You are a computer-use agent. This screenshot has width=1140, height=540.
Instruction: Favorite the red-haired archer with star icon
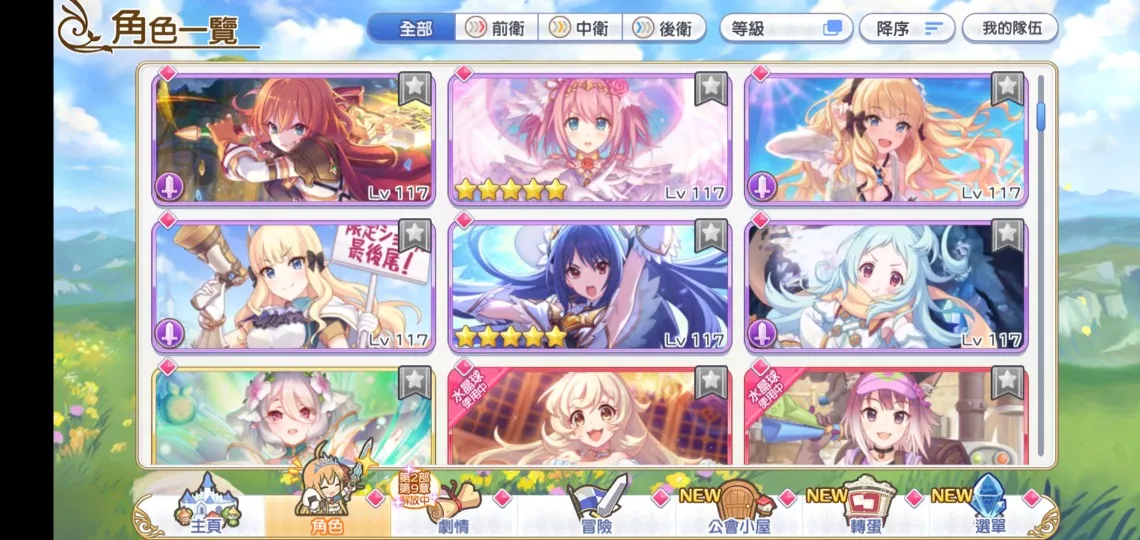coord(414,88)
